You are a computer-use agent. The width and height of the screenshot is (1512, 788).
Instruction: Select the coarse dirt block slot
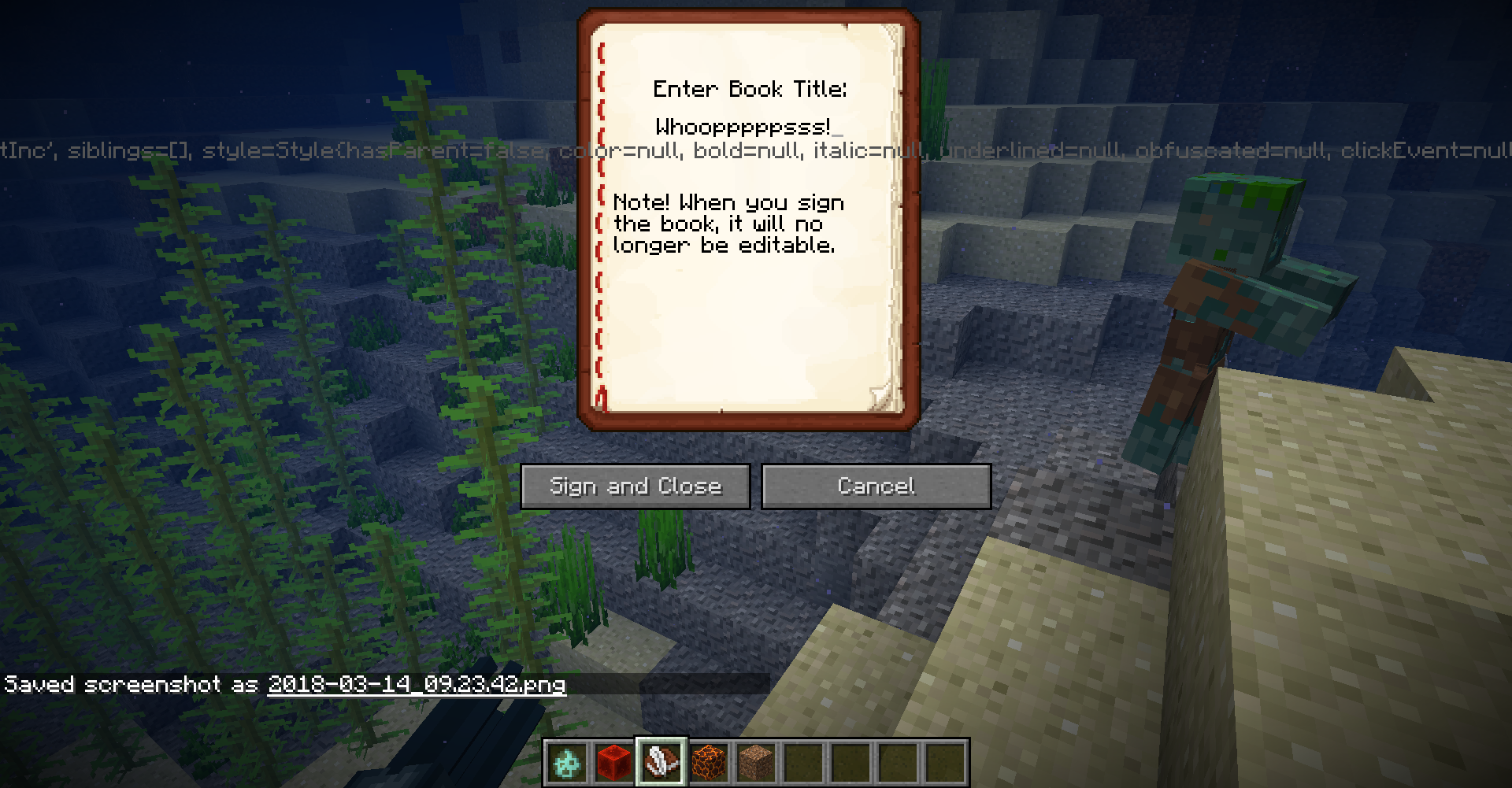click(756, 762)
